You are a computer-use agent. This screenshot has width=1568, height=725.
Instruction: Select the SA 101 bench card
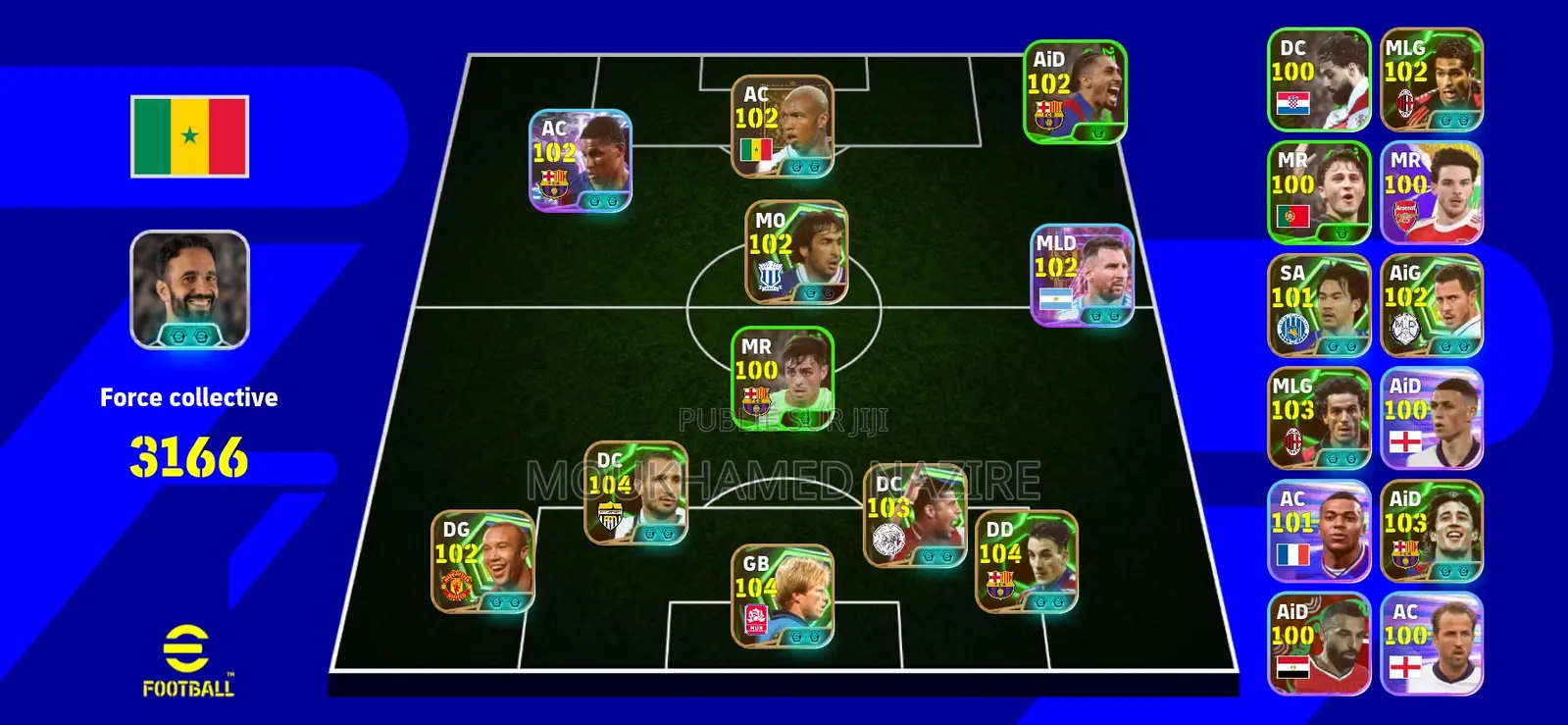[x=1318, y=306]
